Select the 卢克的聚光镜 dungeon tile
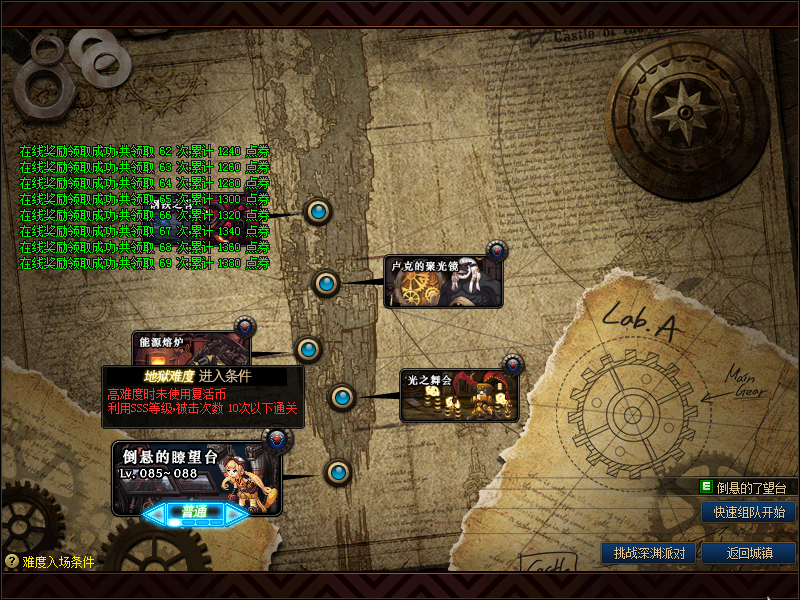This screenshot has height=600, width=800. point(443,282)
